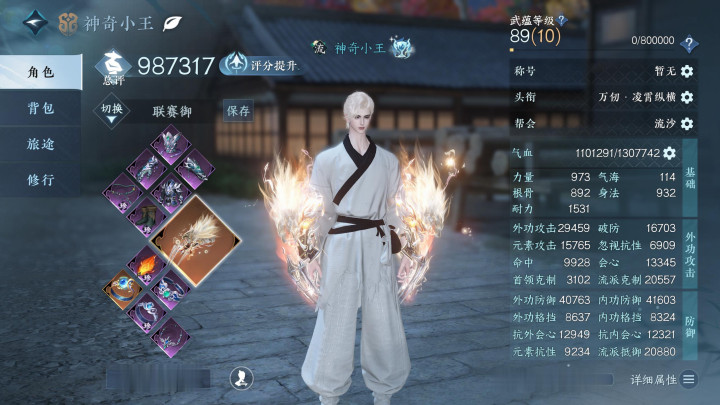
Task: Click the gear beside the 气血 value
Action: pos(669,153)
